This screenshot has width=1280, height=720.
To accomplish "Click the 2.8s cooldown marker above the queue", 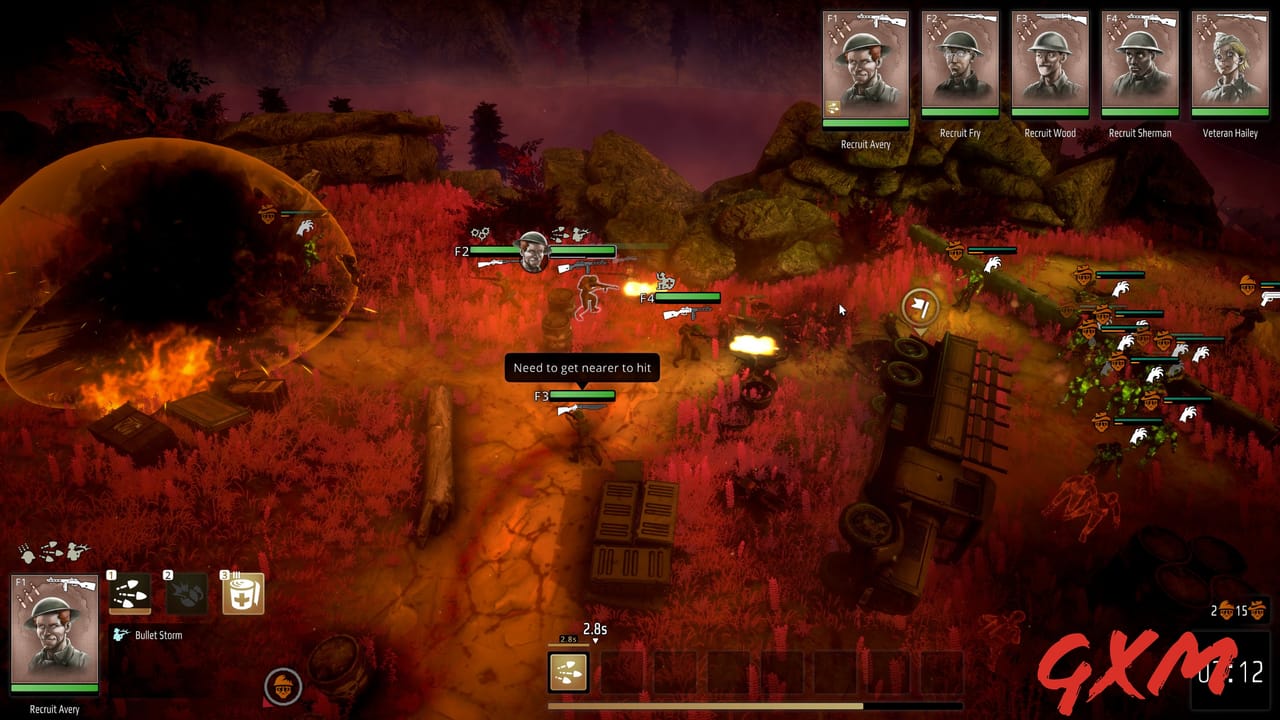I will pos(594,630).
